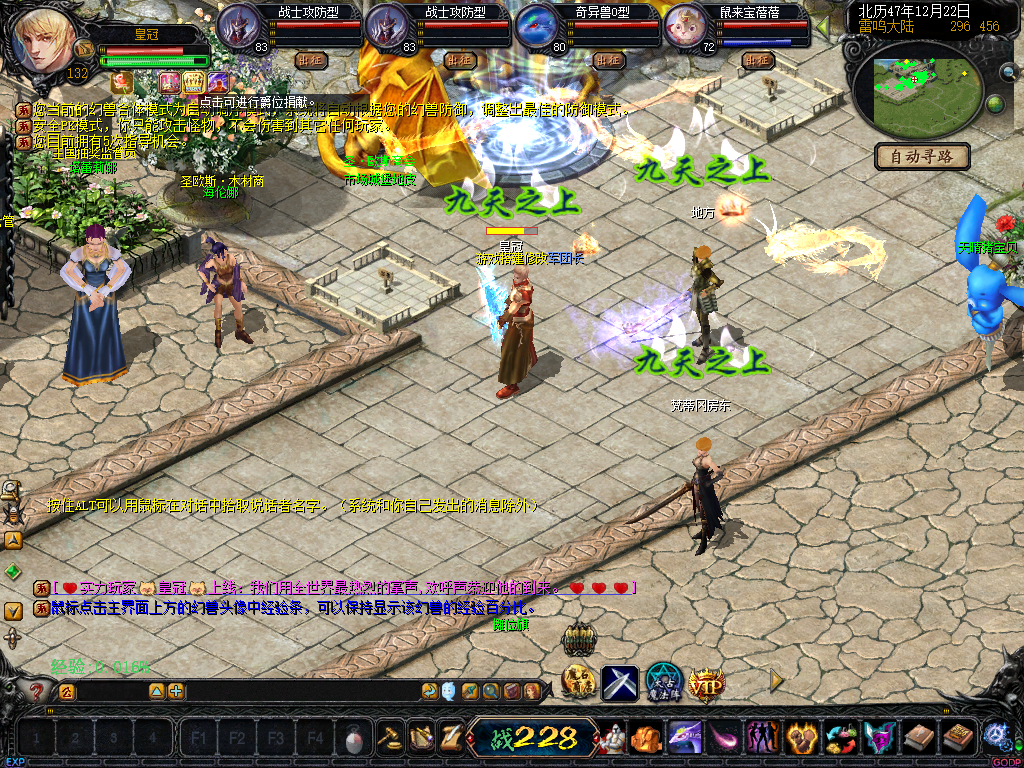Expand the menu with the yellow right arrow
This screenshot has height=768, width=1024.
click(x=777, y=681)
